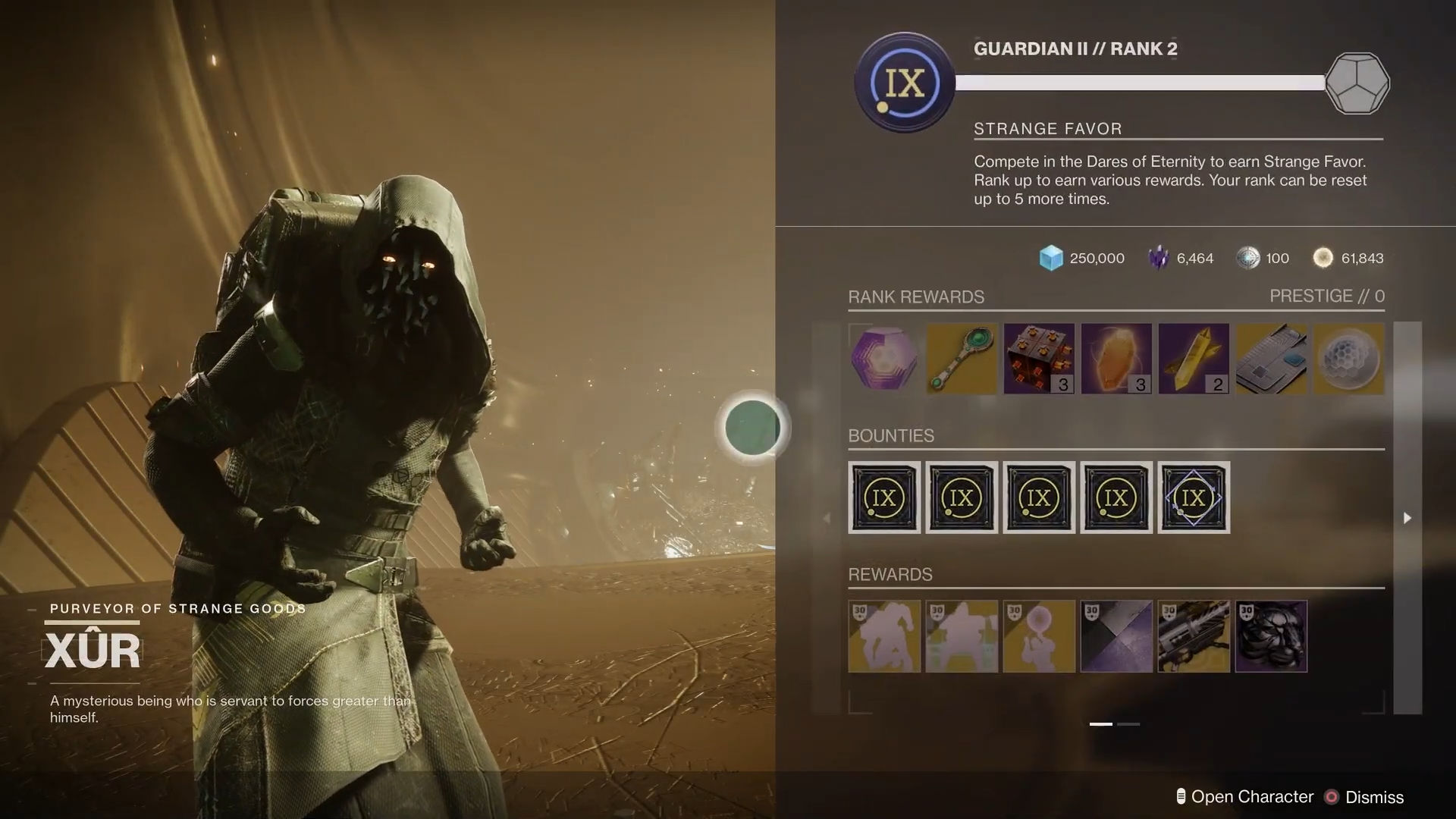Viewport: 1456px width, 819px height.
Task: Open the Strange Favor rank emblem
Action: click(905, 83)
